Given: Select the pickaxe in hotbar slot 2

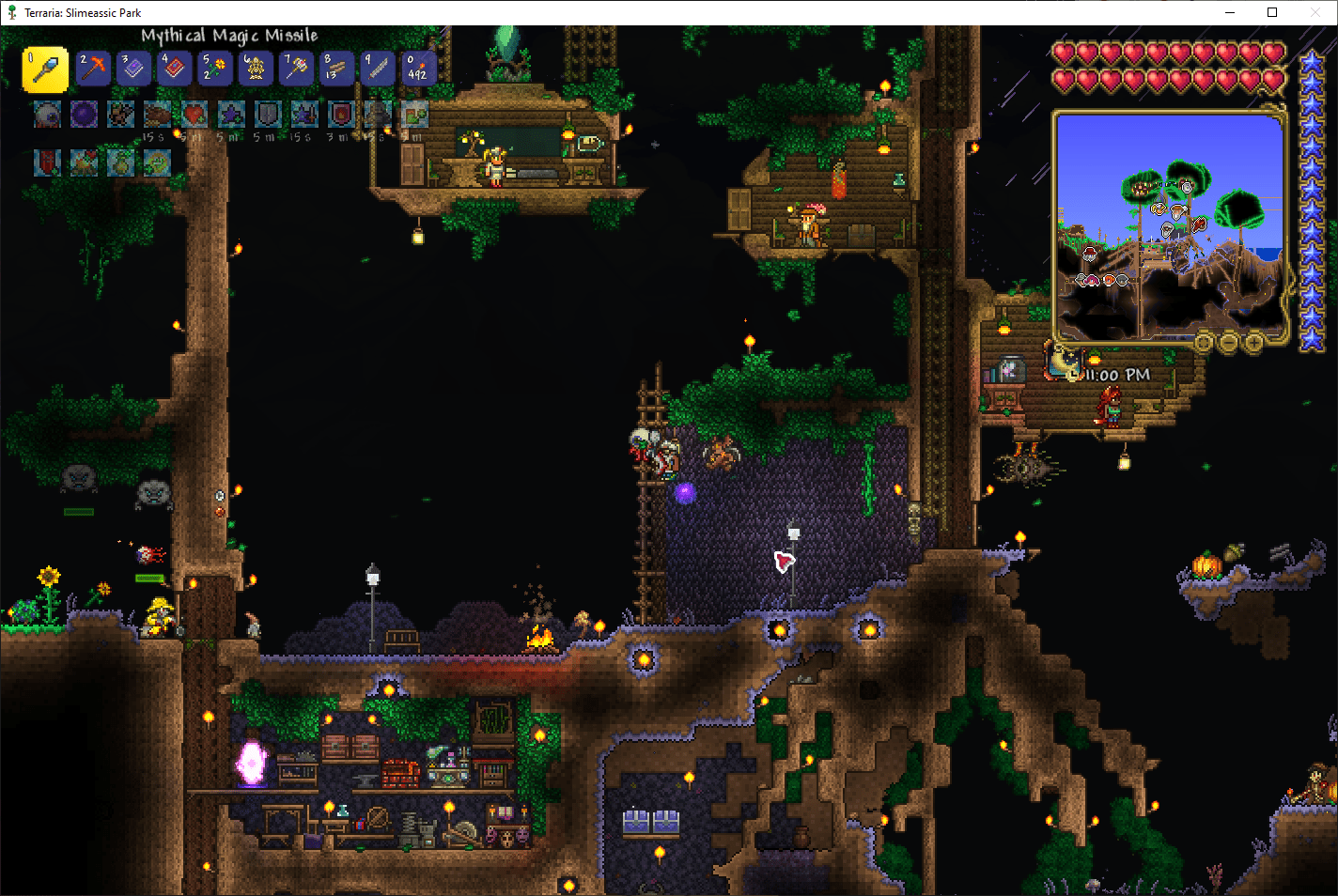Looking at the screenshot, I should pyautogui.click(x=92, y=69).
